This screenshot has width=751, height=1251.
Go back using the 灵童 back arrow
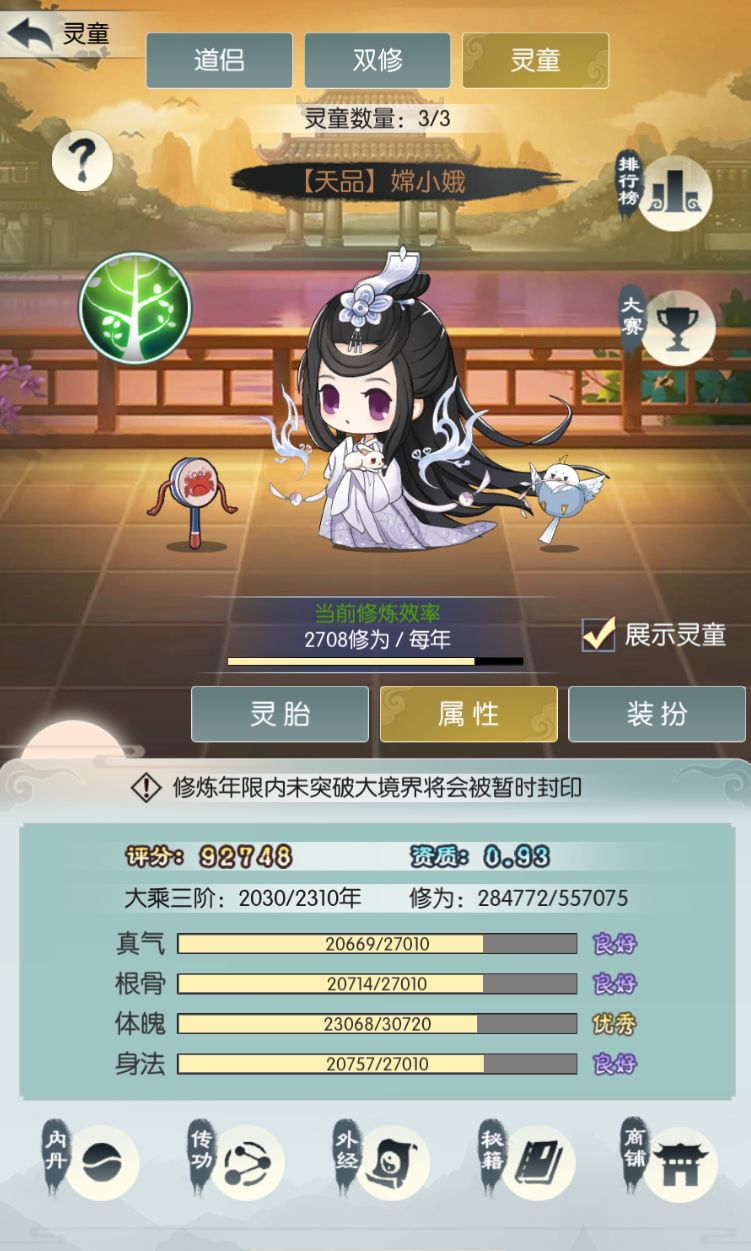[30, 35]
